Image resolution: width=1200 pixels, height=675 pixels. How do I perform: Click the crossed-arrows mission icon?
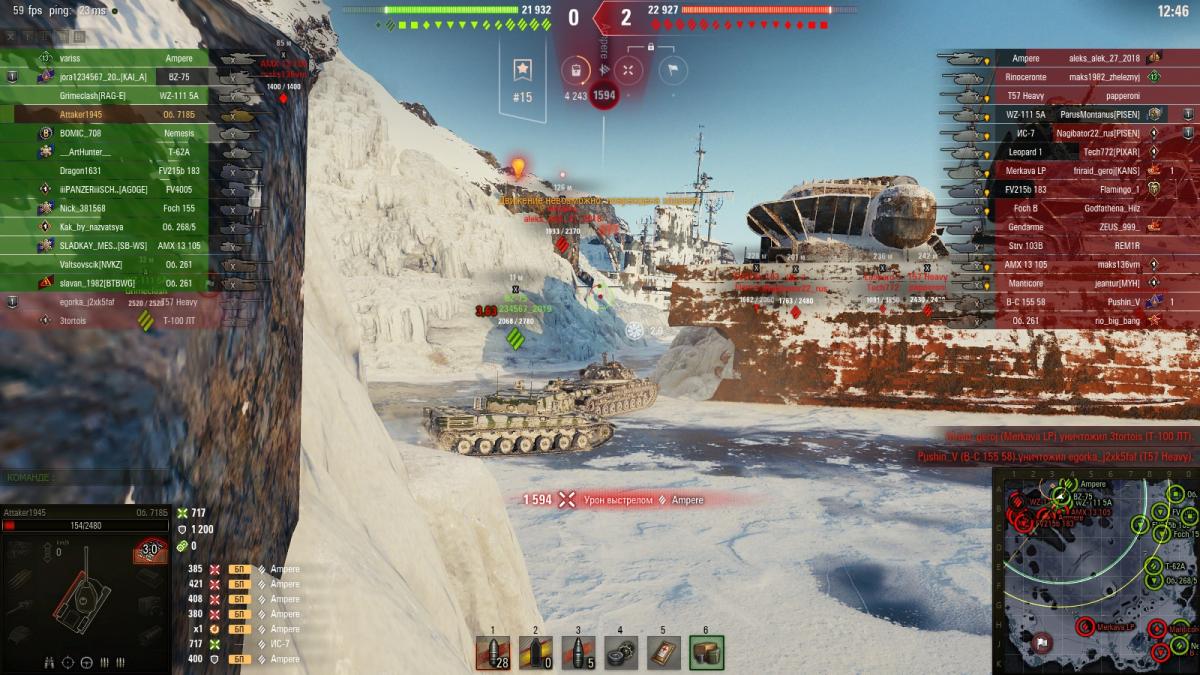[628, 69]
